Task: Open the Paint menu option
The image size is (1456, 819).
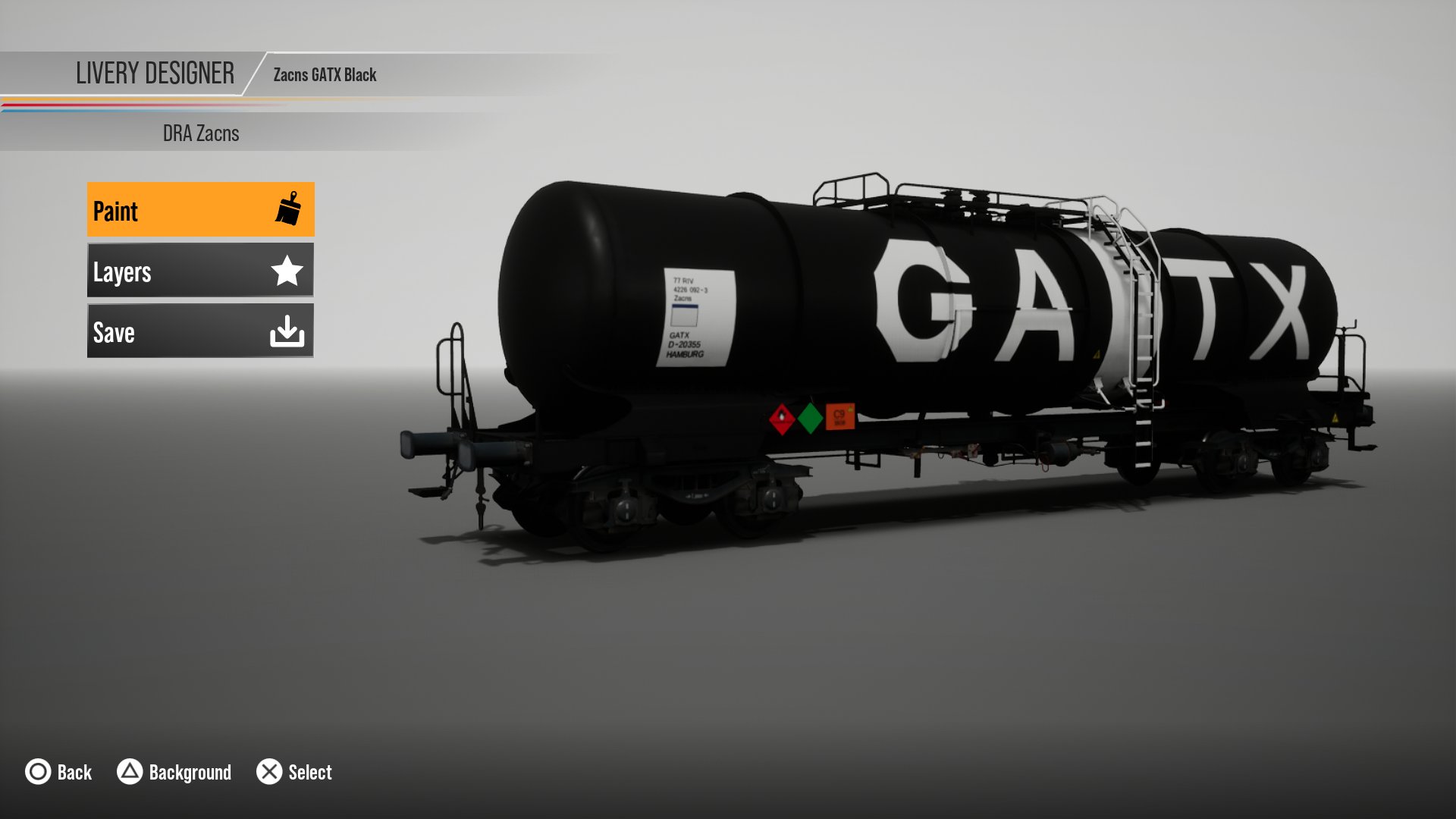Action: pyautogui.click(x=200, y=210)
